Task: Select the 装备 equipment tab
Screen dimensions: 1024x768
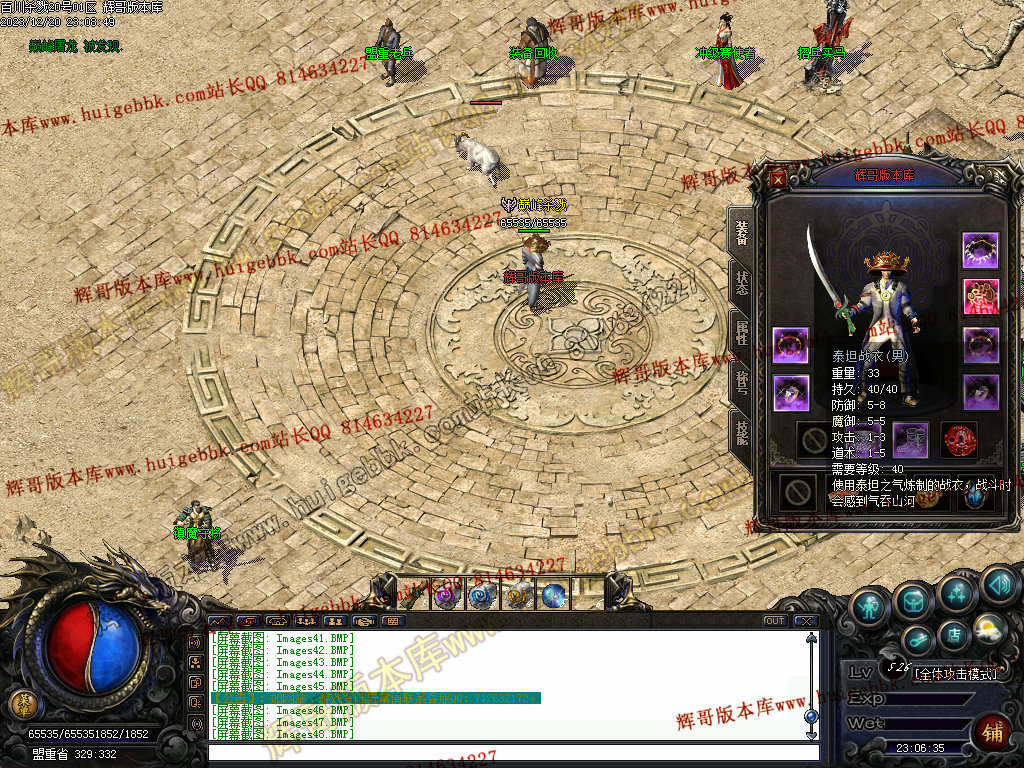Action: pyautogui.click(x=742, y=232)
